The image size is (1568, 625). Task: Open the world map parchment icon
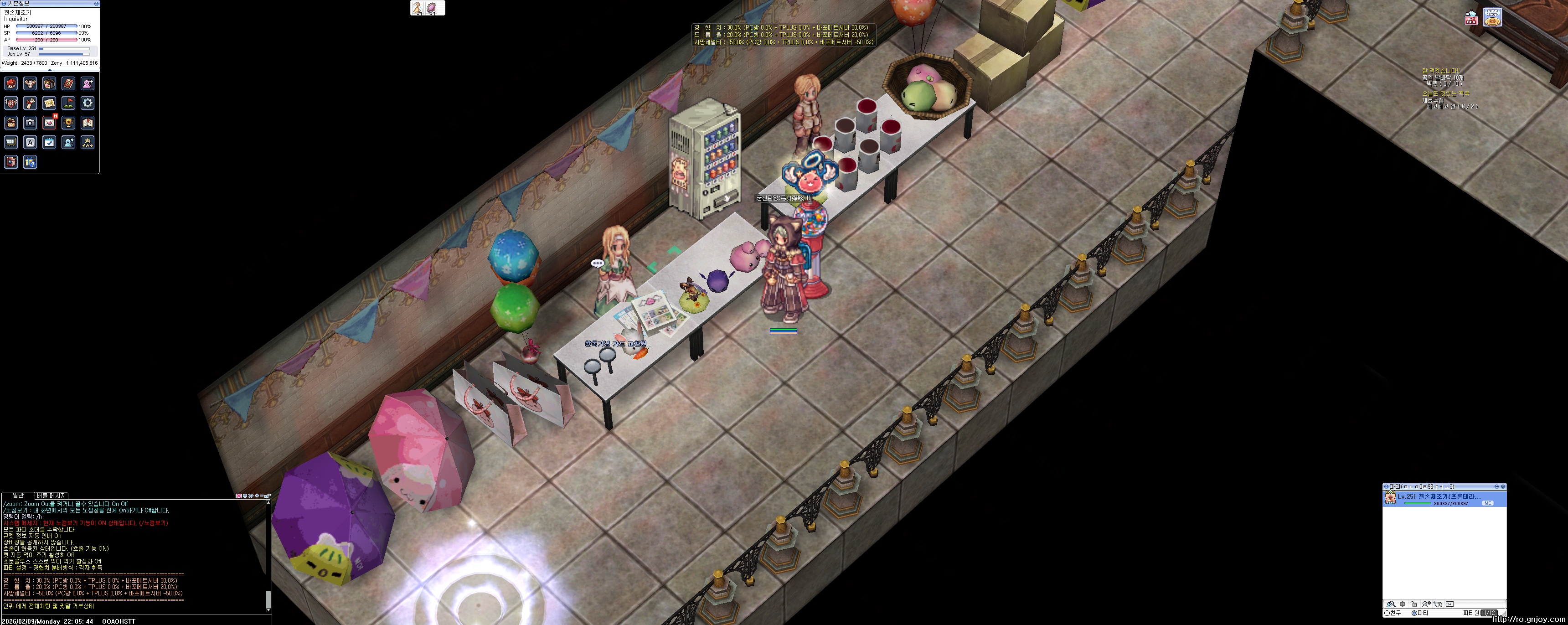coord(49,103)
